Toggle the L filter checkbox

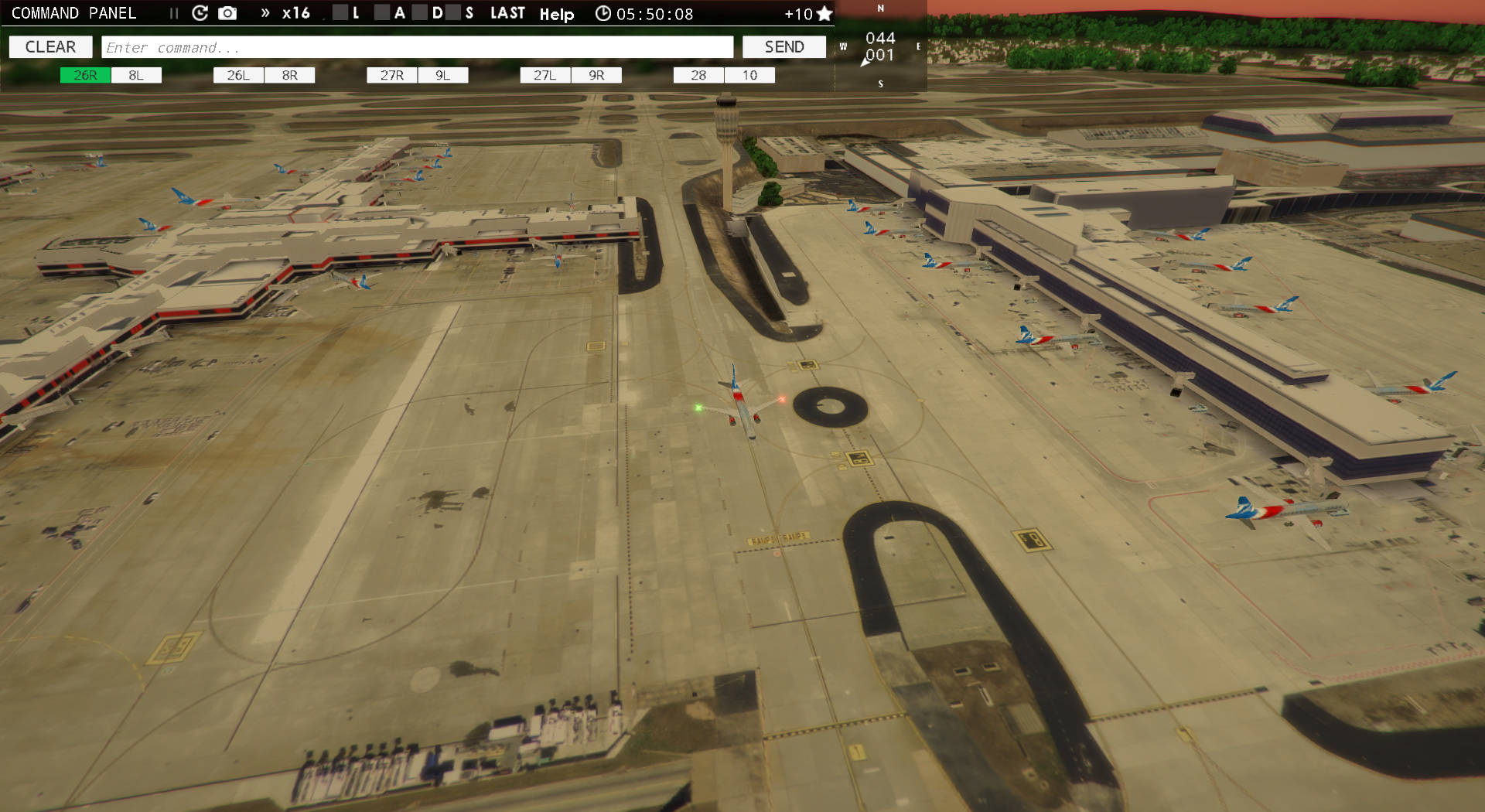(339, 13)
